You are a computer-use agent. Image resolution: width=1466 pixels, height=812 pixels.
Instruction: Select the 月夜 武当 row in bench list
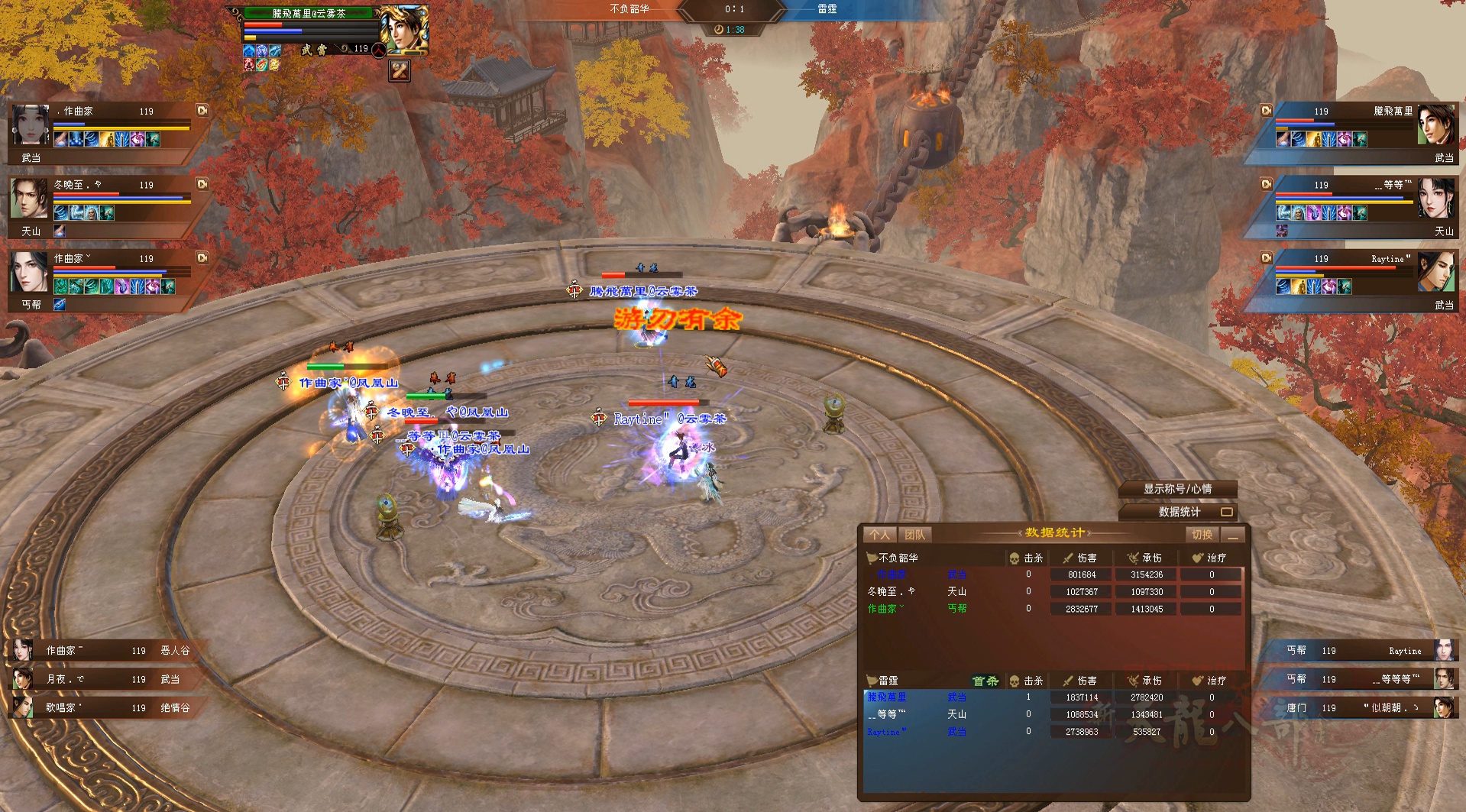click(99, 679)
